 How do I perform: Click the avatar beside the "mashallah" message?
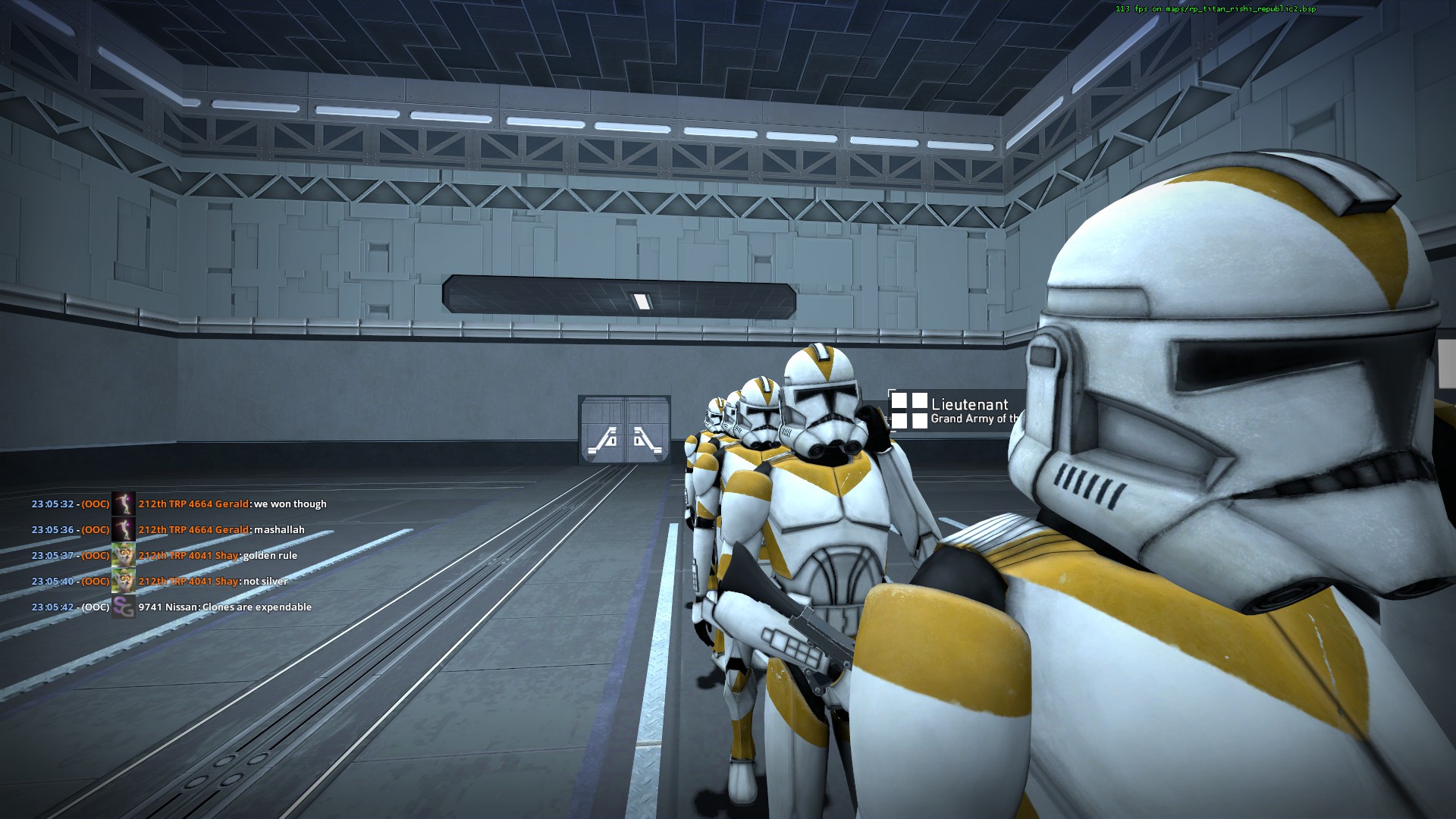123,529
